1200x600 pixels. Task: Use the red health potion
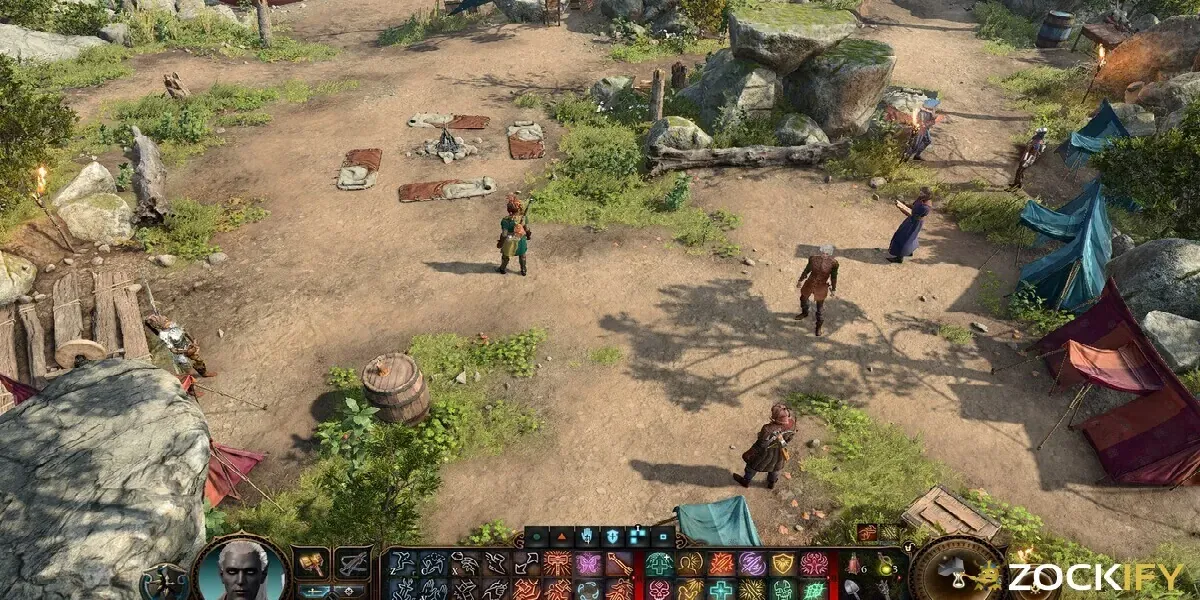click(x=853, y=564)
